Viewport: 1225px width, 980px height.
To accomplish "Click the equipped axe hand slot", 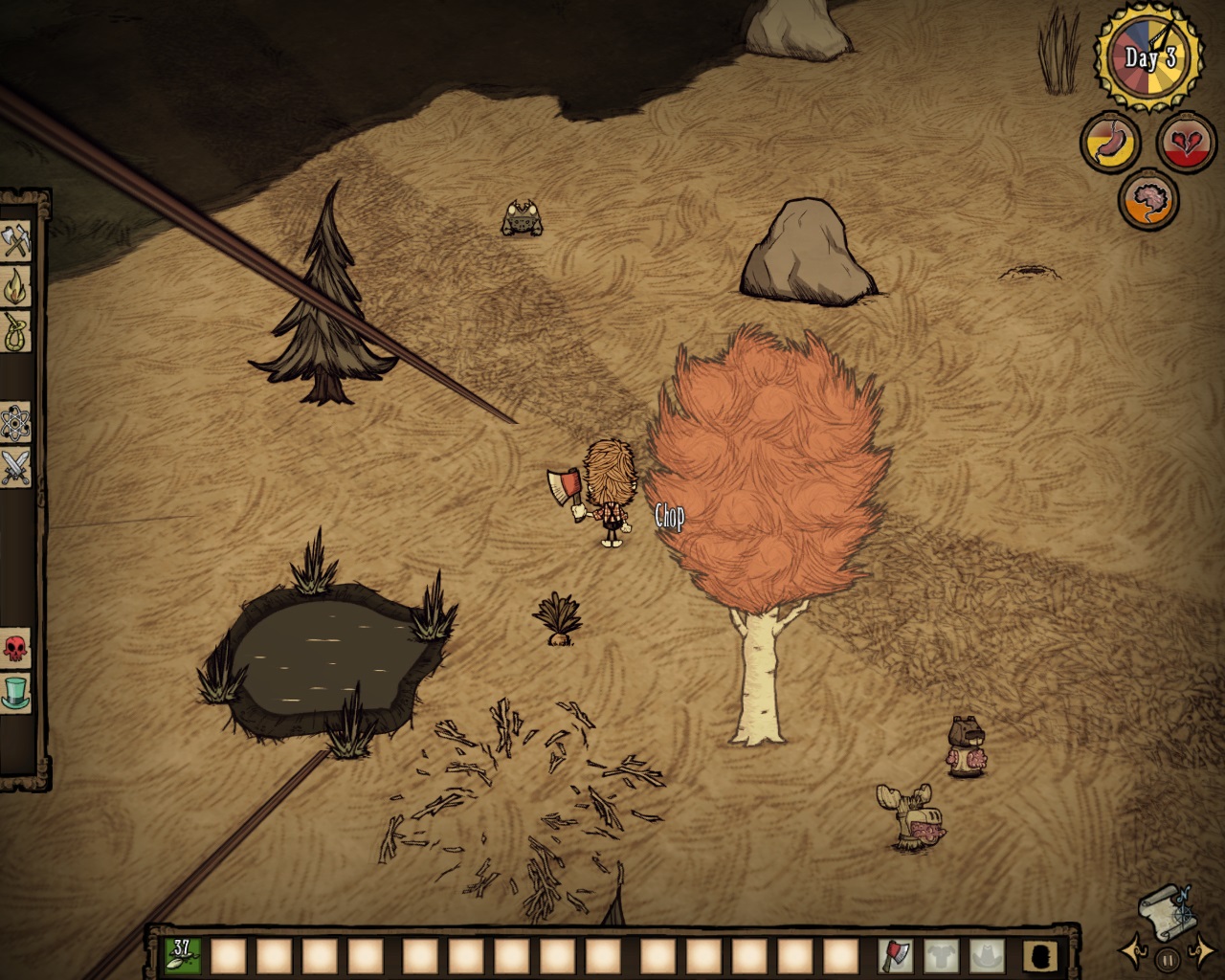I will [895, 955].
